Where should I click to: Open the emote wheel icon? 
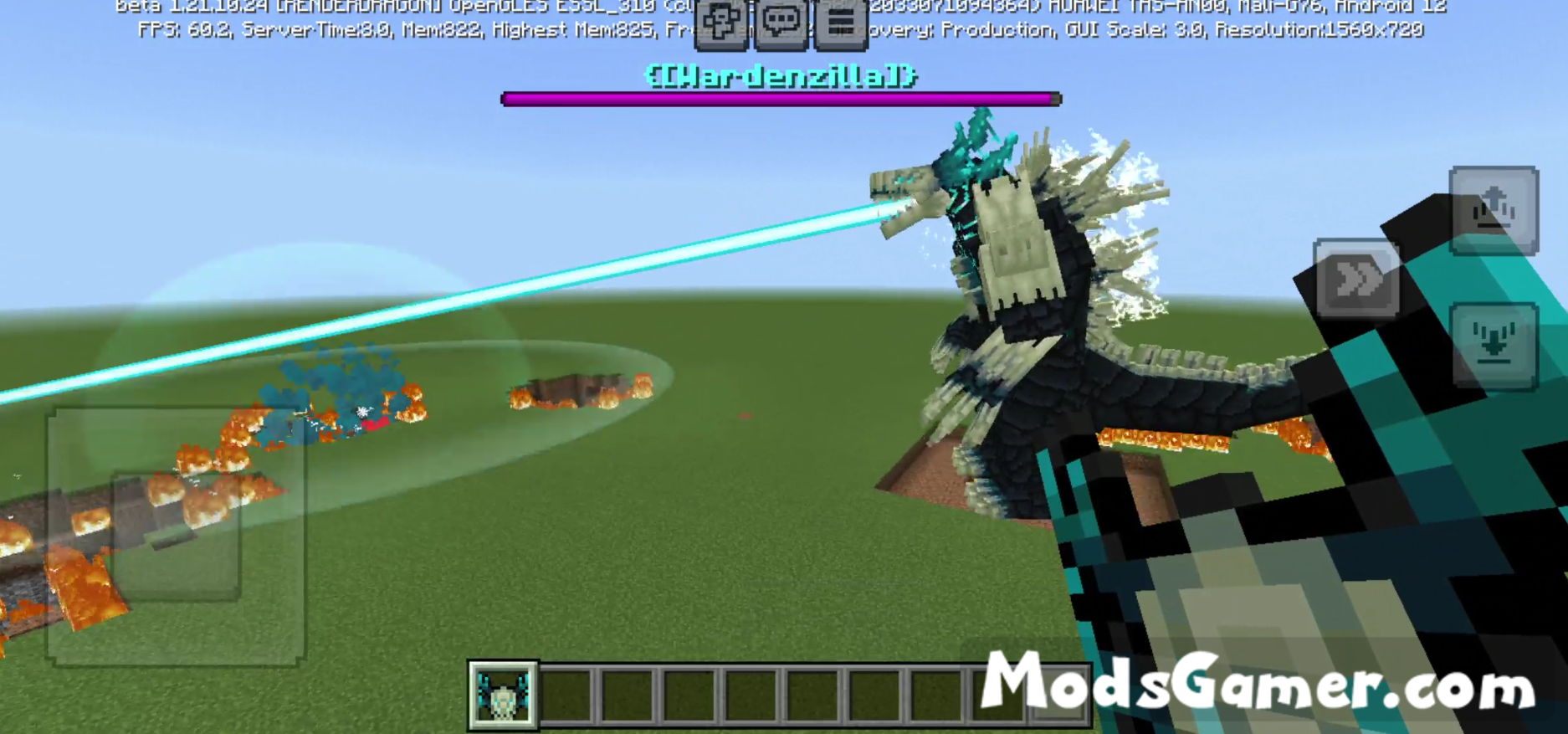click(x=720, y=21)
